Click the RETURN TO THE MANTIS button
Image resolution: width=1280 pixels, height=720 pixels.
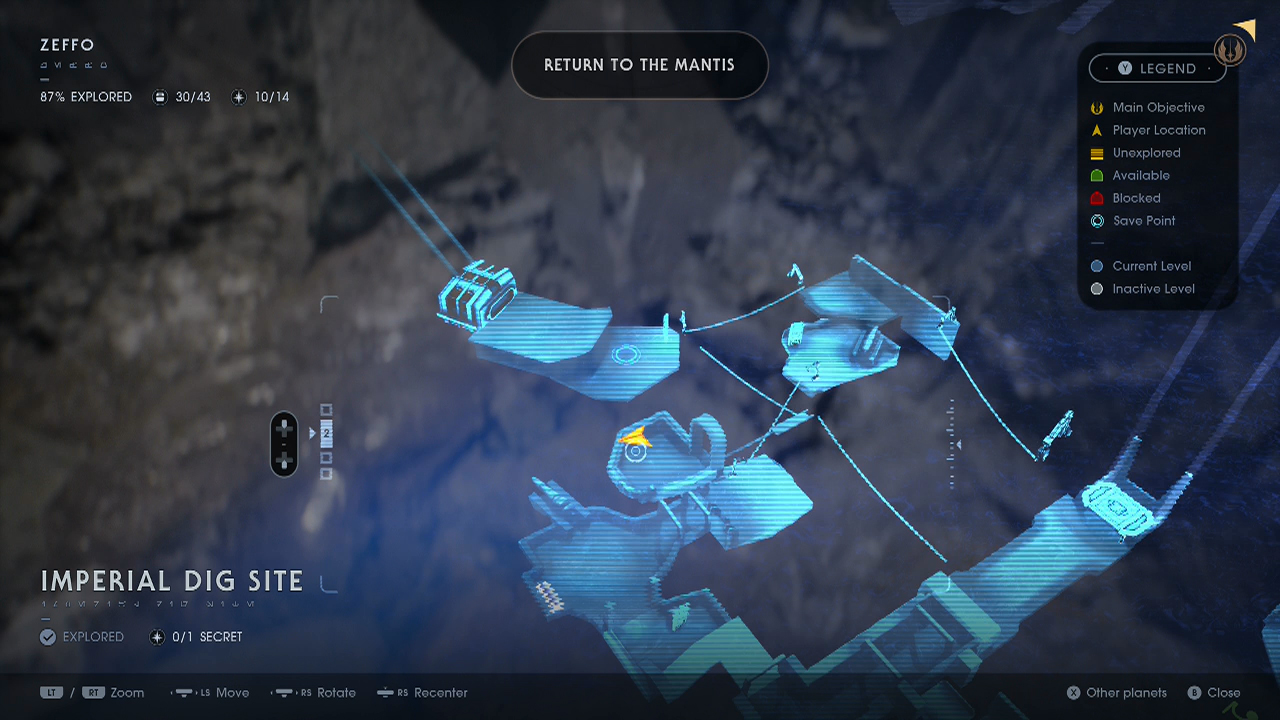click(639, 64)
